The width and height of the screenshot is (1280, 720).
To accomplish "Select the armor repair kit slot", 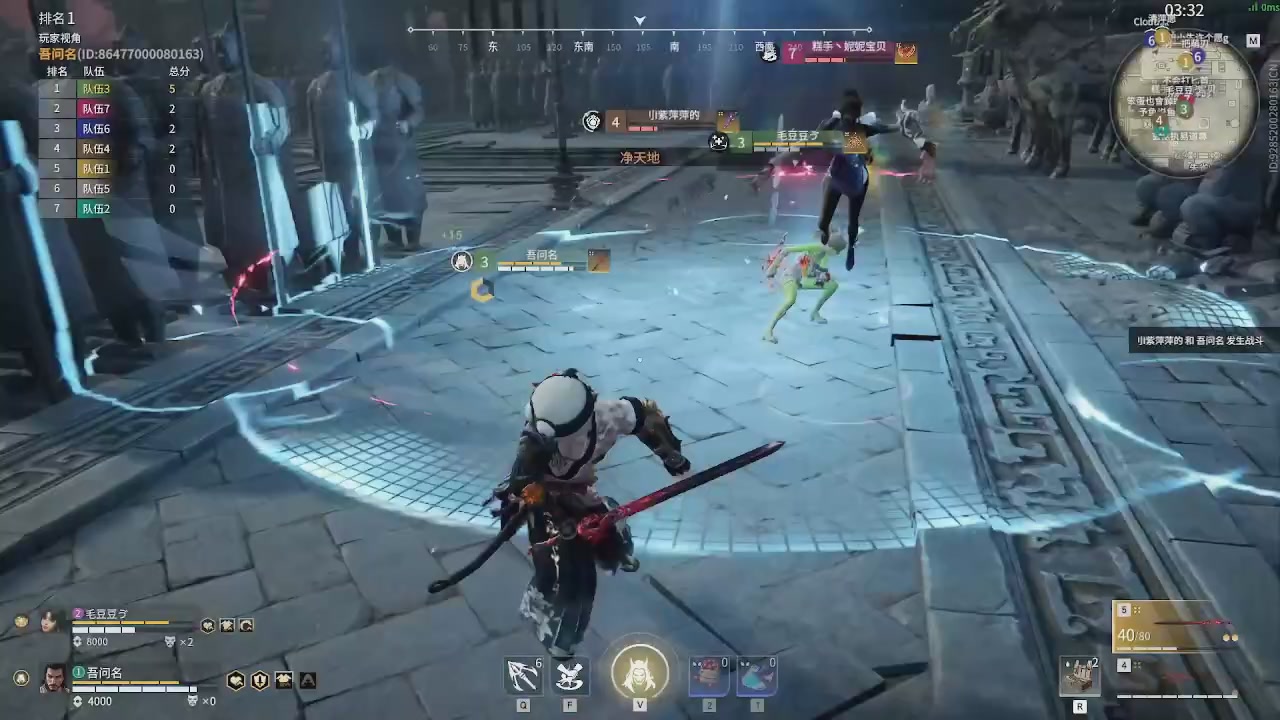I will [1080, 677].
